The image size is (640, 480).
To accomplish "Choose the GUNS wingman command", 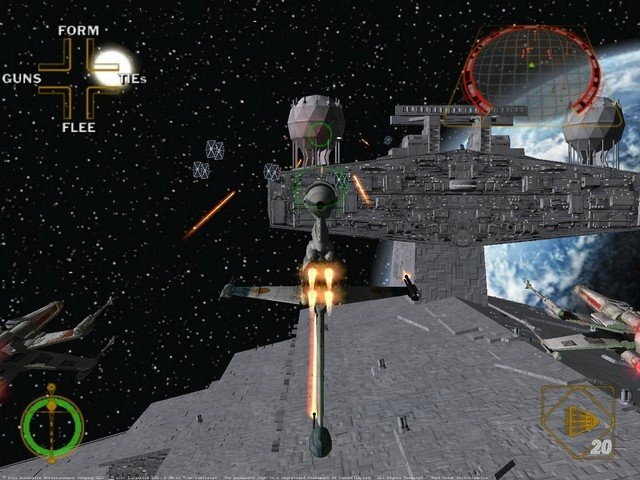I will [22, 78].
